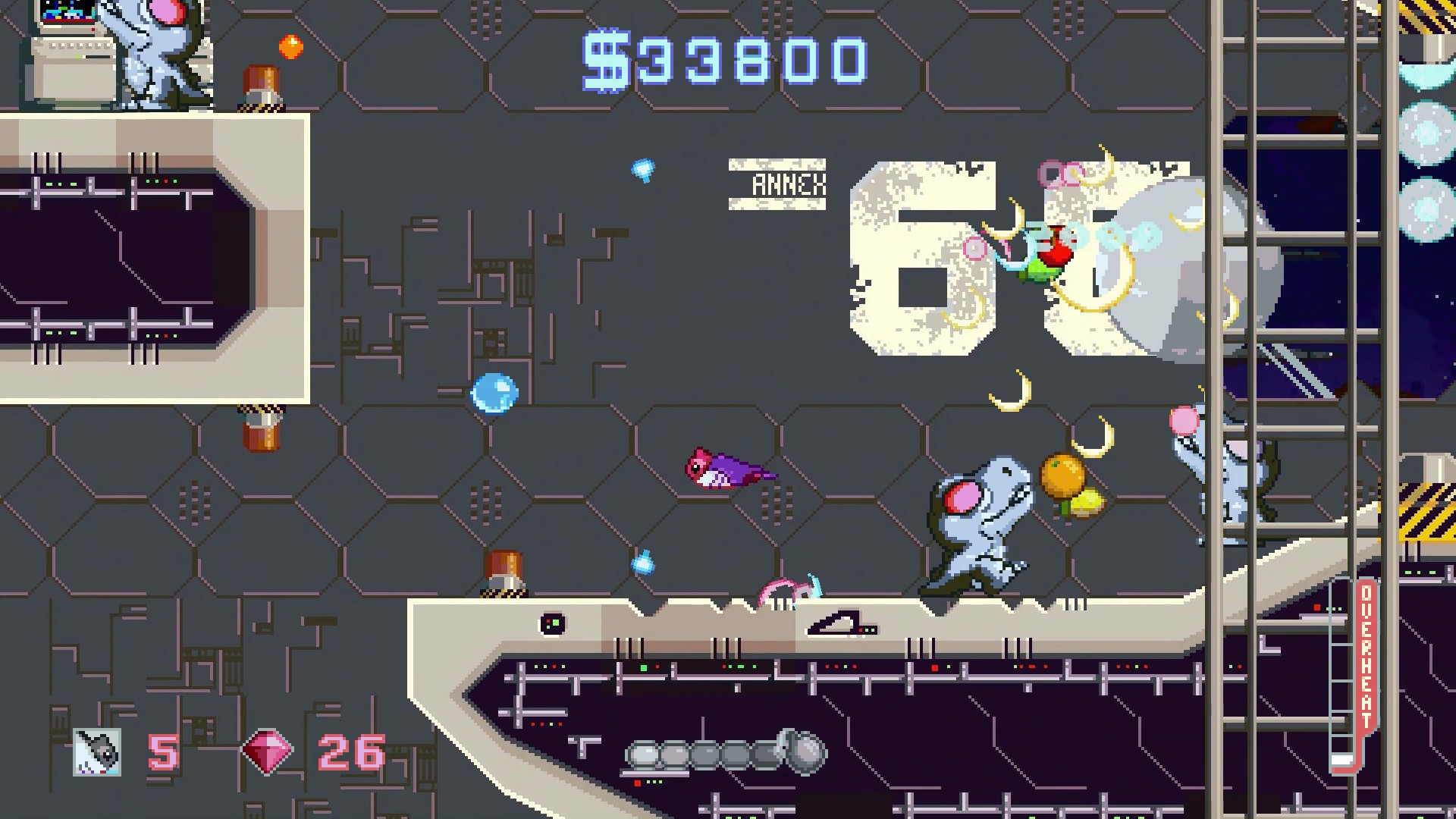Click the segmented chain on the lower platform
This screenshot has width=1456, height=819.
[x=720, y=753]
